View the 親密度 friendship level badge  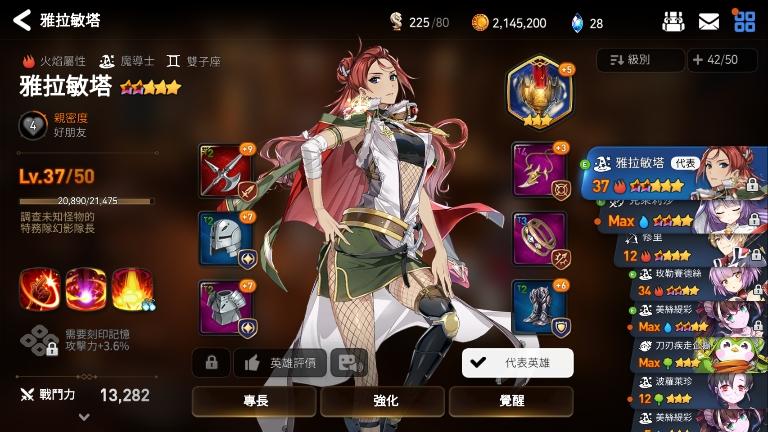pyautogui.click(x=33, y=125)
